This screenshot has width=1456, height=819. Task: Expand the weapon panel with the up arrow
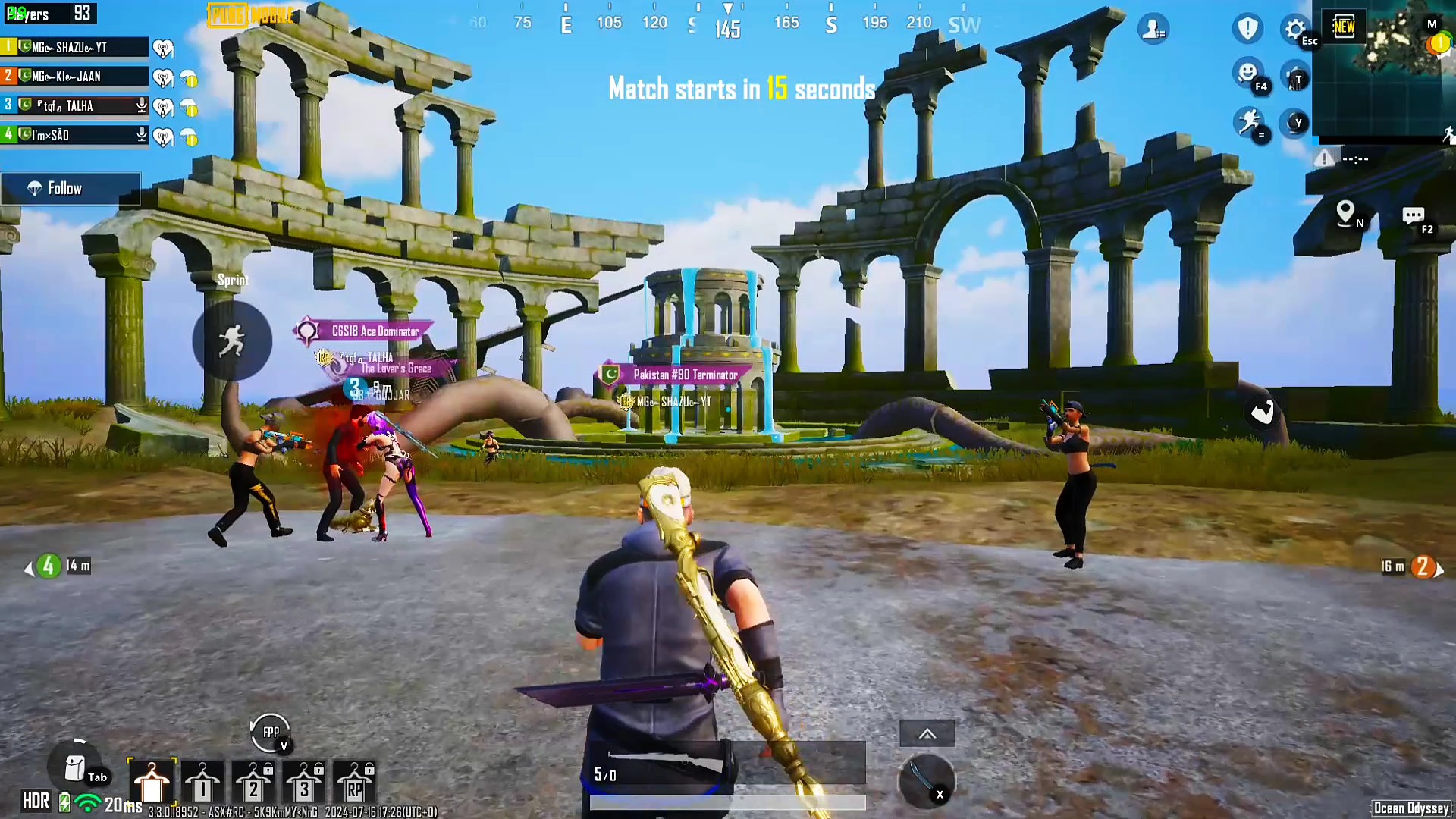pos(927,733)
